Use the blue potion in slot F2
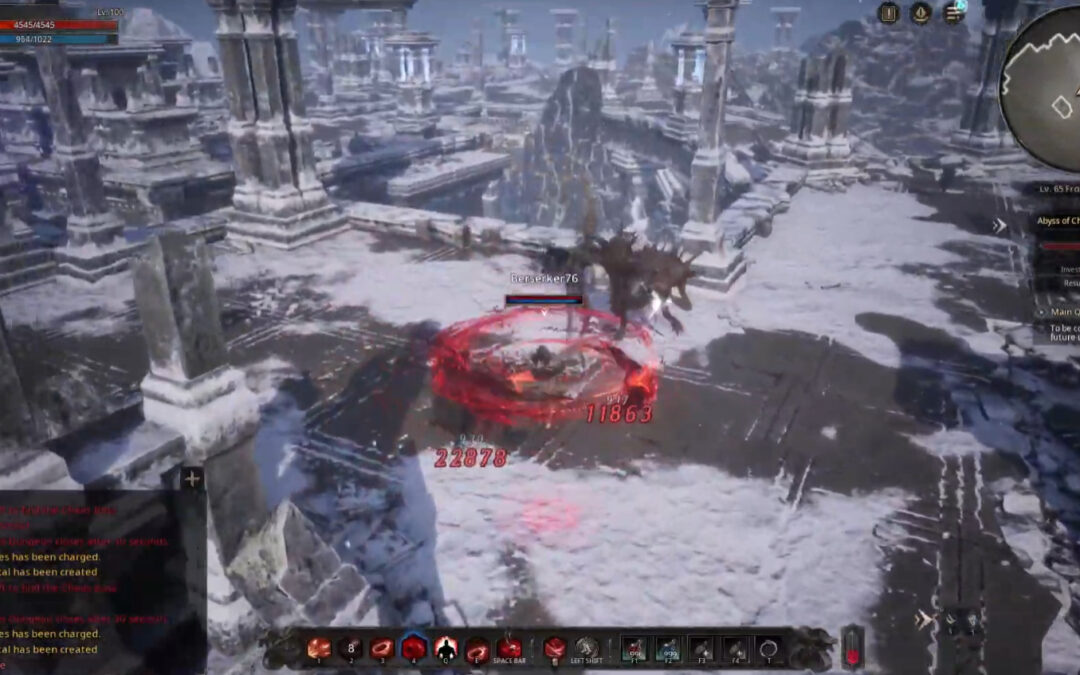 click(668, 648)
